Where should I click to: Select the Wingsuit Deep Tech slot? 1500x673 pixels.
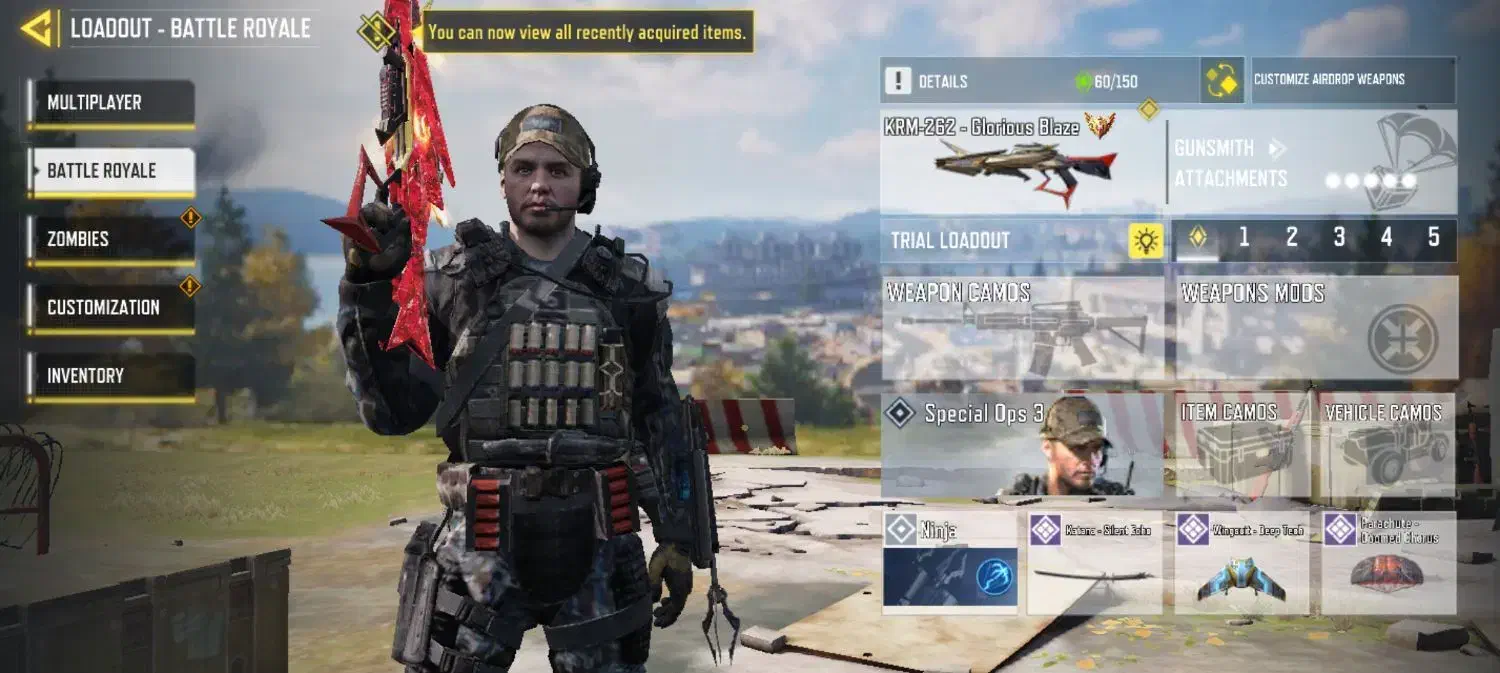click(1241, 562)
